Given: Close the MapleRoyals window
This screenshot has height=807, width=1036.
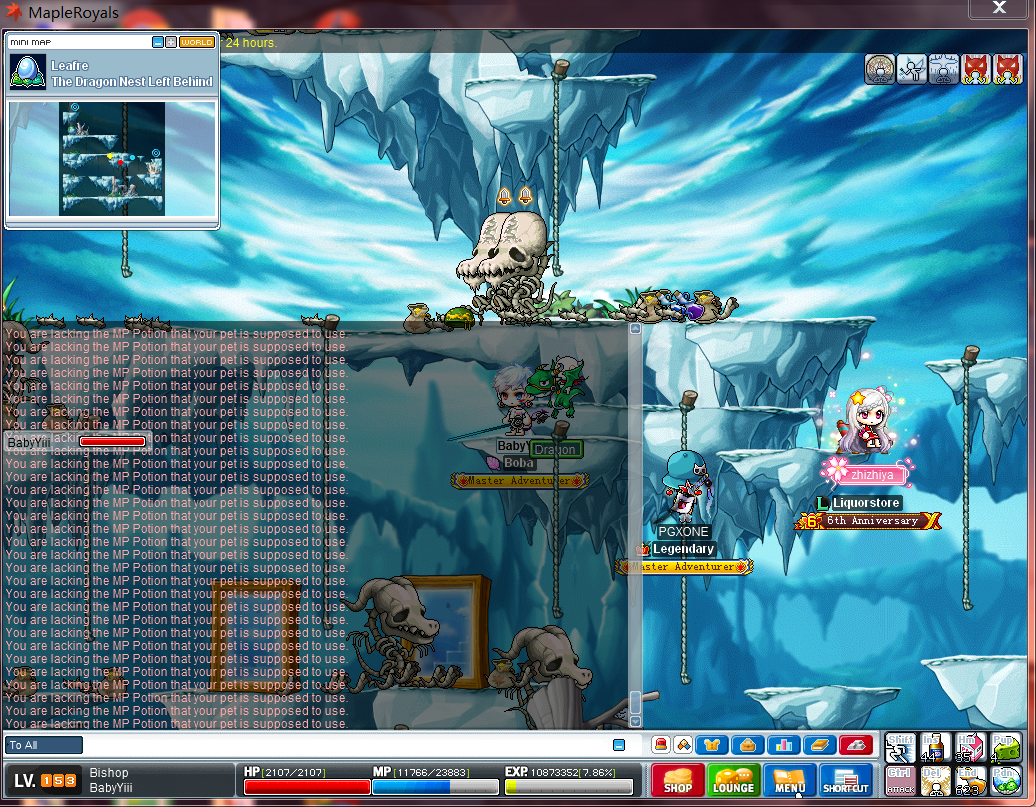Looking at the screenshot, I should pos(998,9).
